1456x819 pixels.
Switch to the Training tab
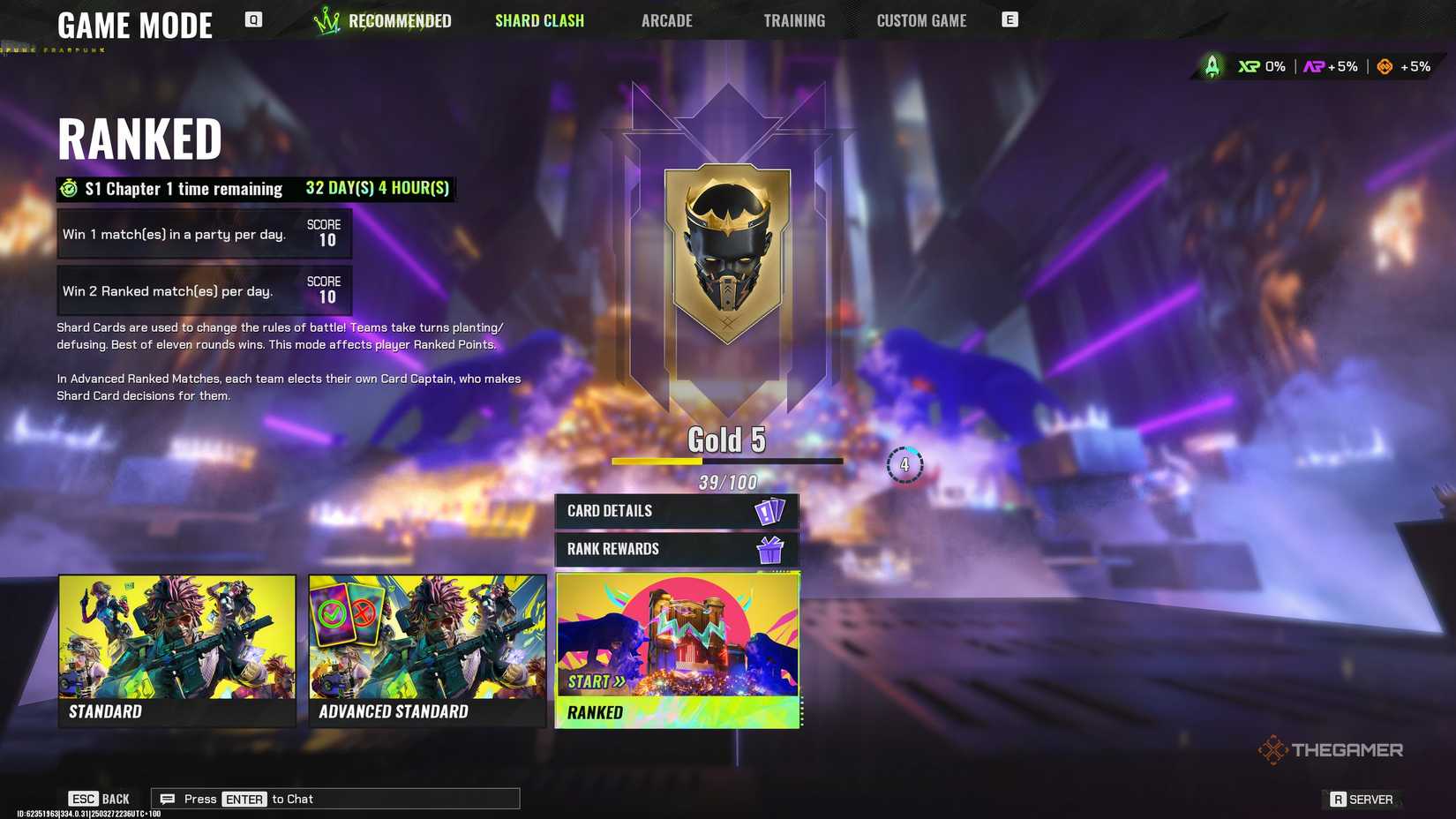(793, 20)
